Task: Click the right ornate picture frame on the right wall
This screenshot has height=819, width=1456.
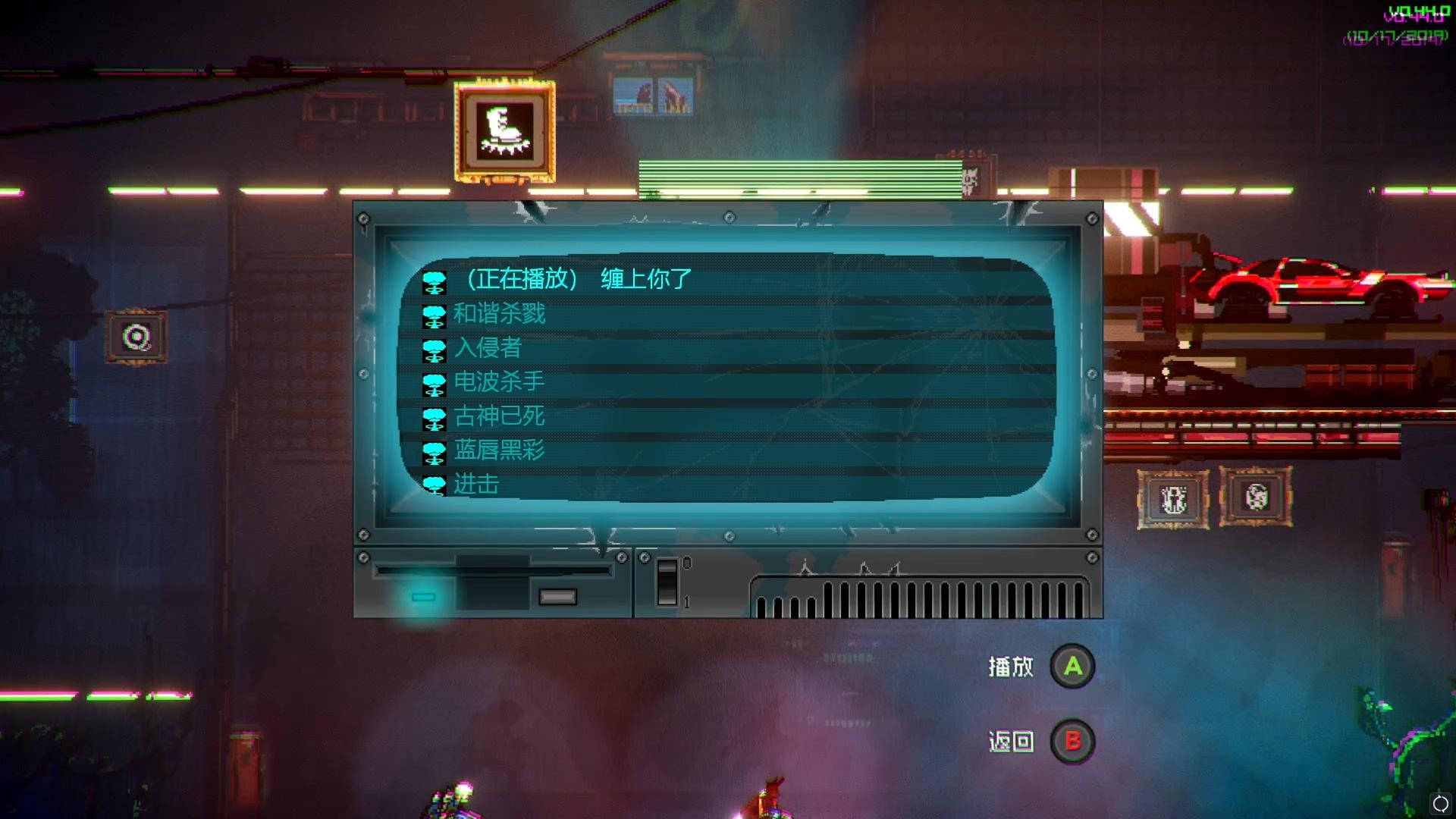Action: [1257, 497]
